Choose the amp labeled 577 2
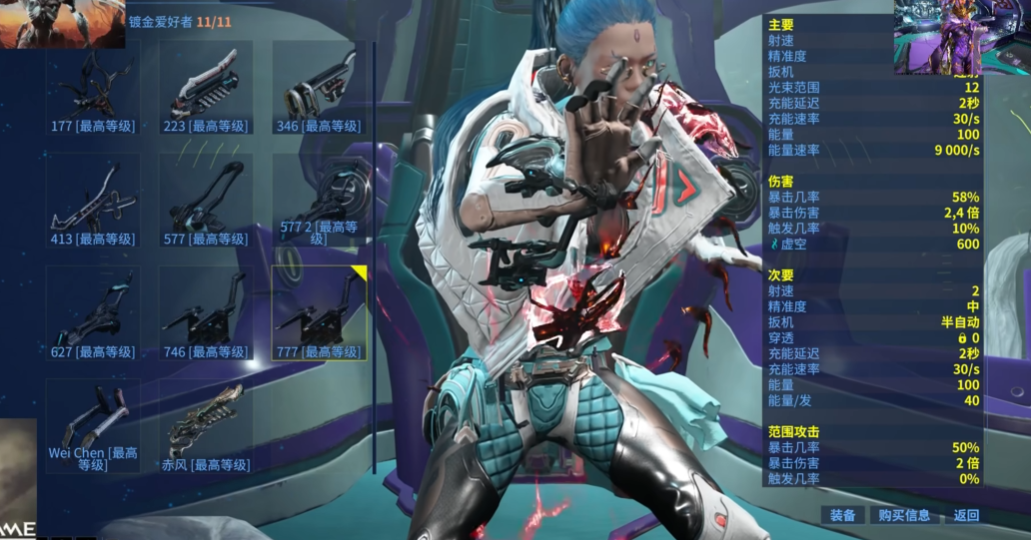The height and width of the screenshot is (540, 1031). (x=319, y=200)
